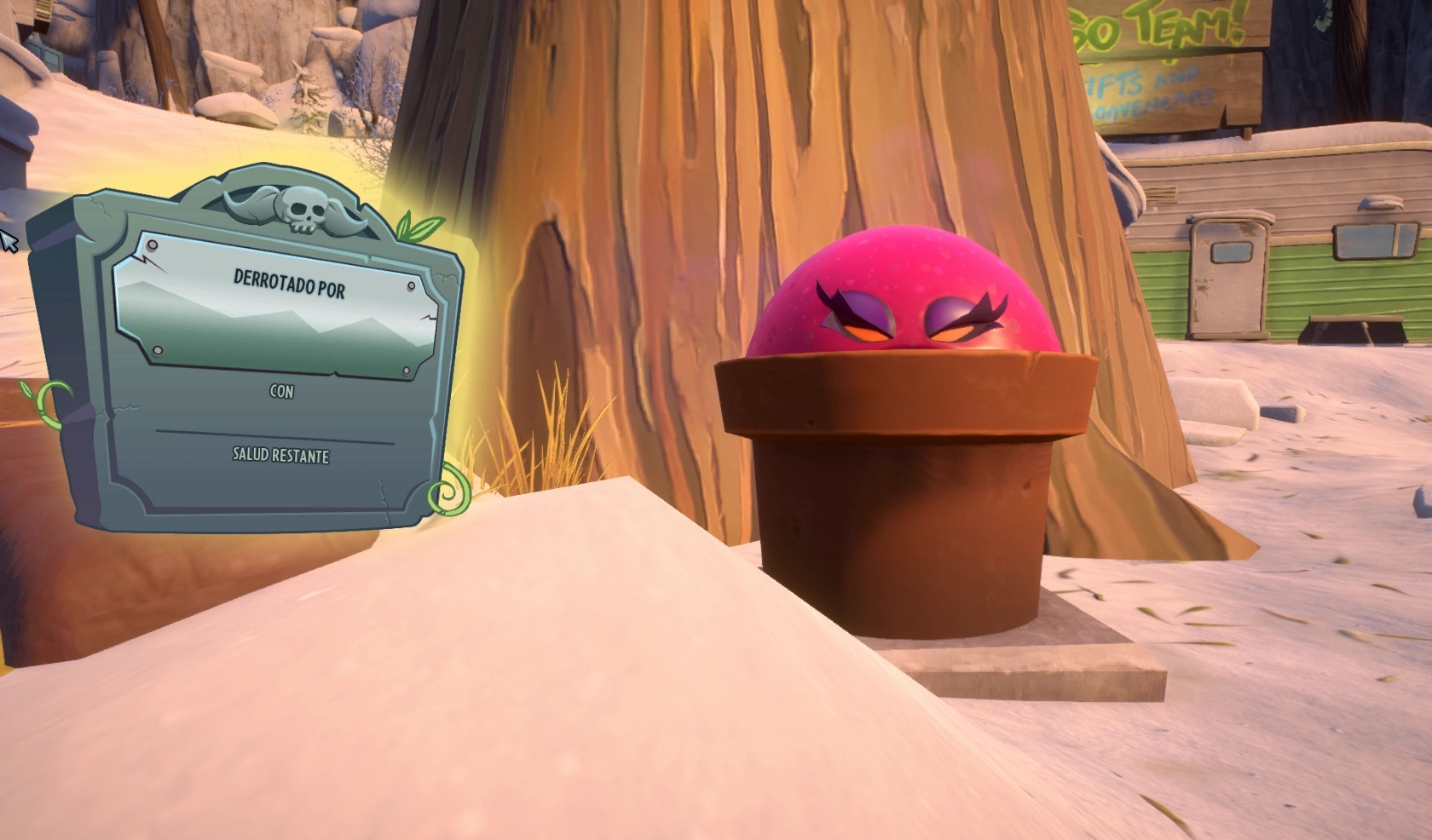Click the 'SALUD RESTANTE' label
The width and height of the screenshot is (1432, 840).
[281, 457]
